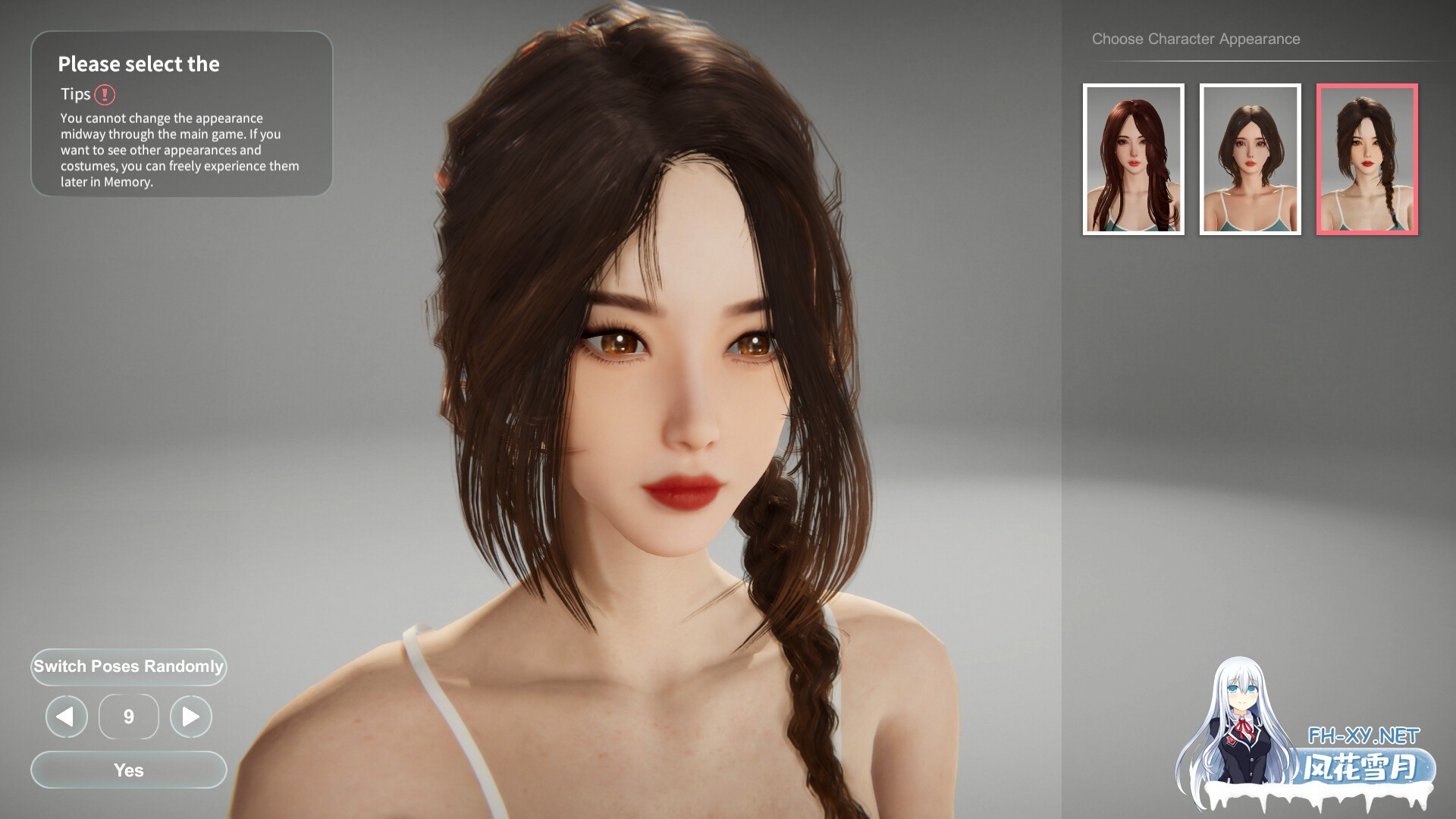The height and width of the screenshot is (819, 1456).
Task: Click the number stepper between the arrows
Action: [128, 716]
